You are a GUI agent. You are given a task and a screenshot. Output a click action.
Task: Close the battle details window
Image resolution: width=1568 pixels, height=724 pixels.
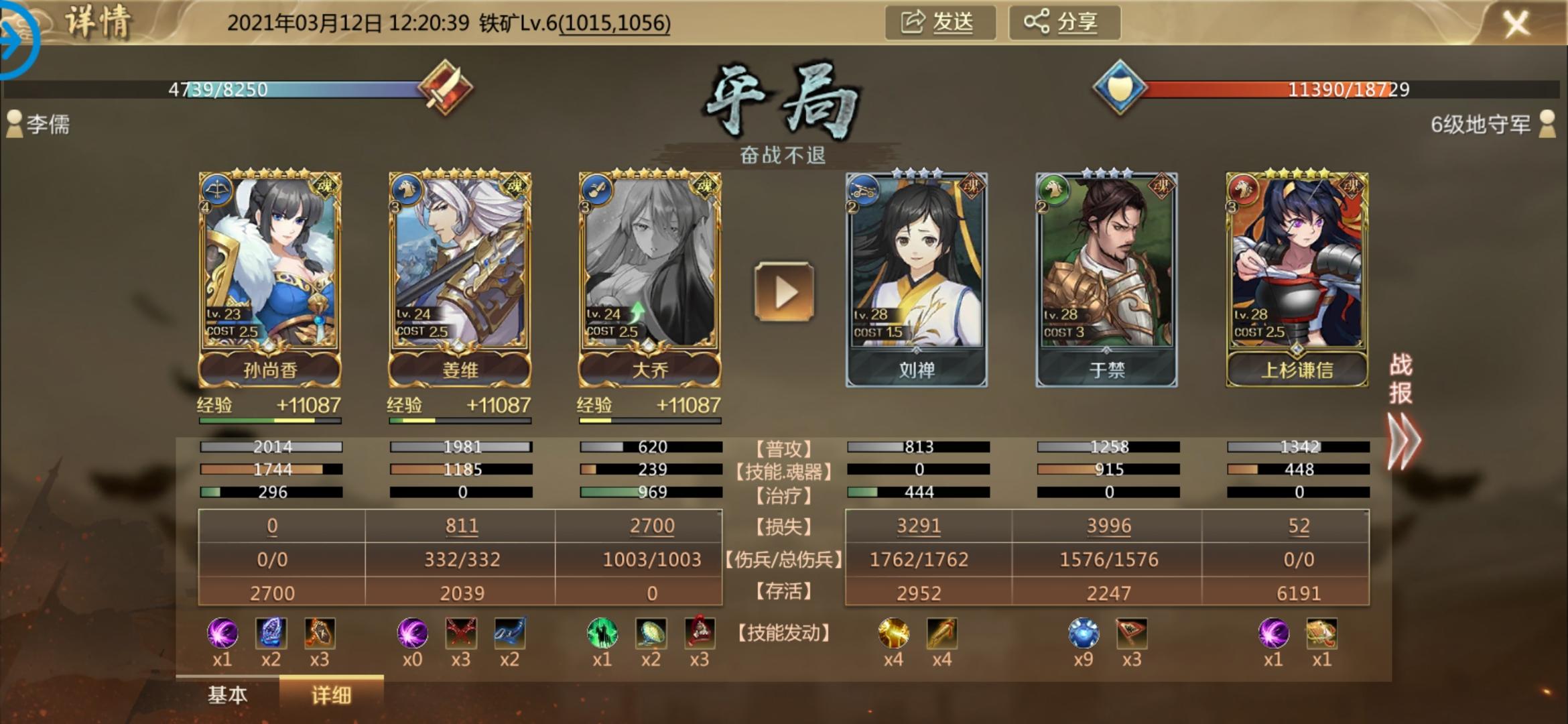tap(1516, 25)
